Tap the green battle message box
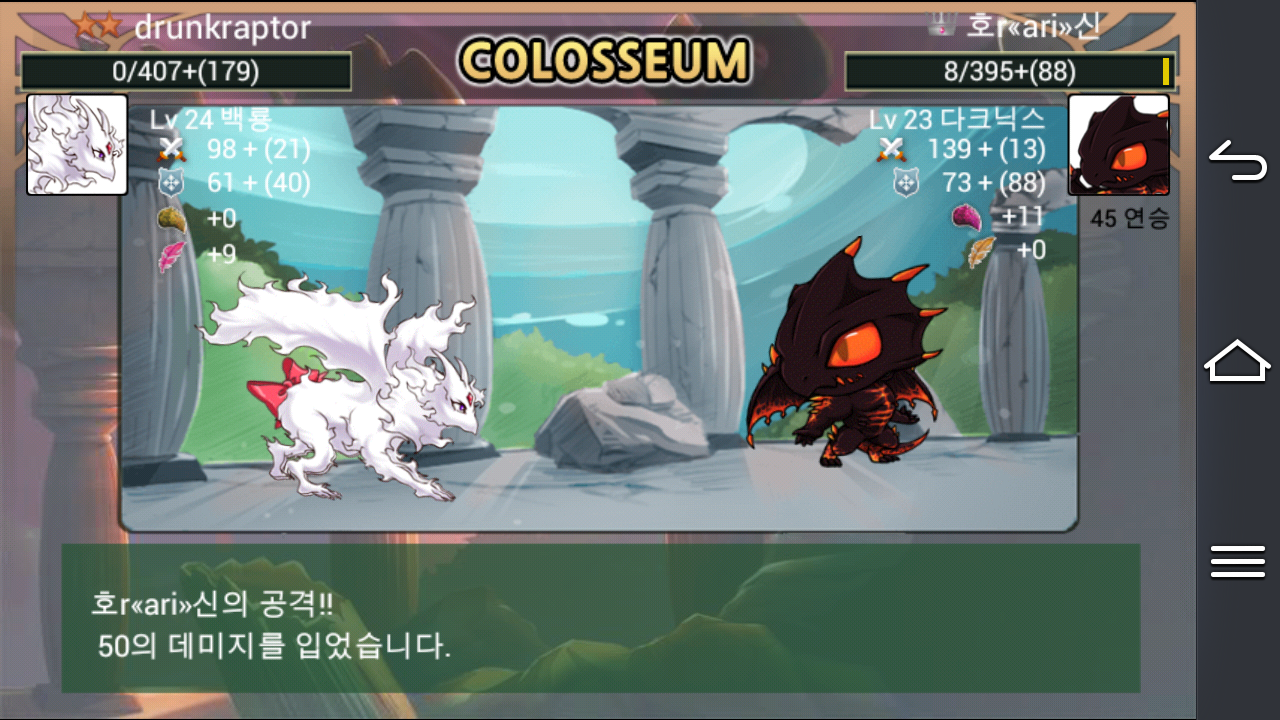1280x720 pixels. (x=600, y=618)
